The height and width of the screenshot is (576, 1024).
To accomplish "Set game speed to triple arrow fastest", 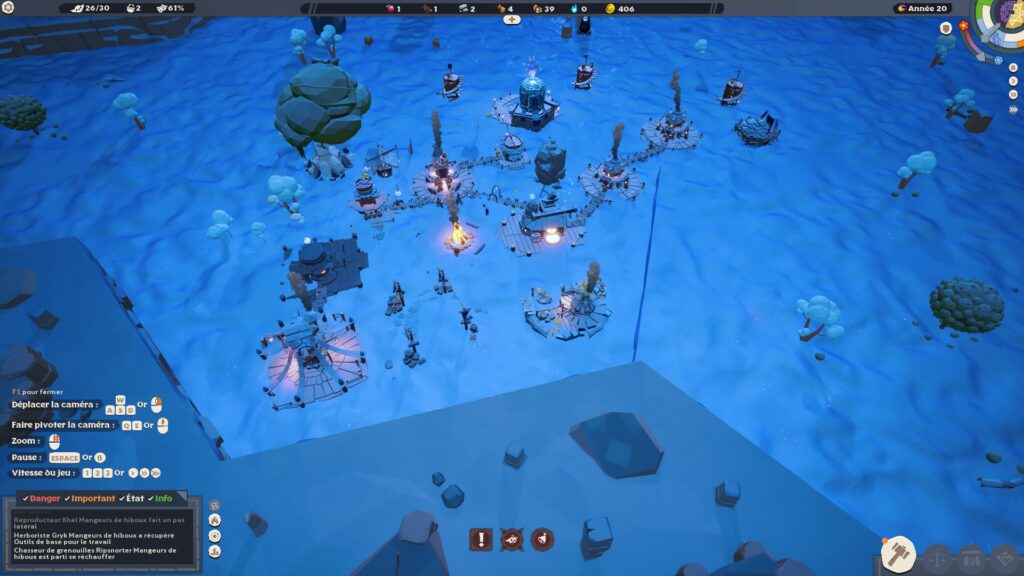I will pyautogui.click(x=1013, y=108).
